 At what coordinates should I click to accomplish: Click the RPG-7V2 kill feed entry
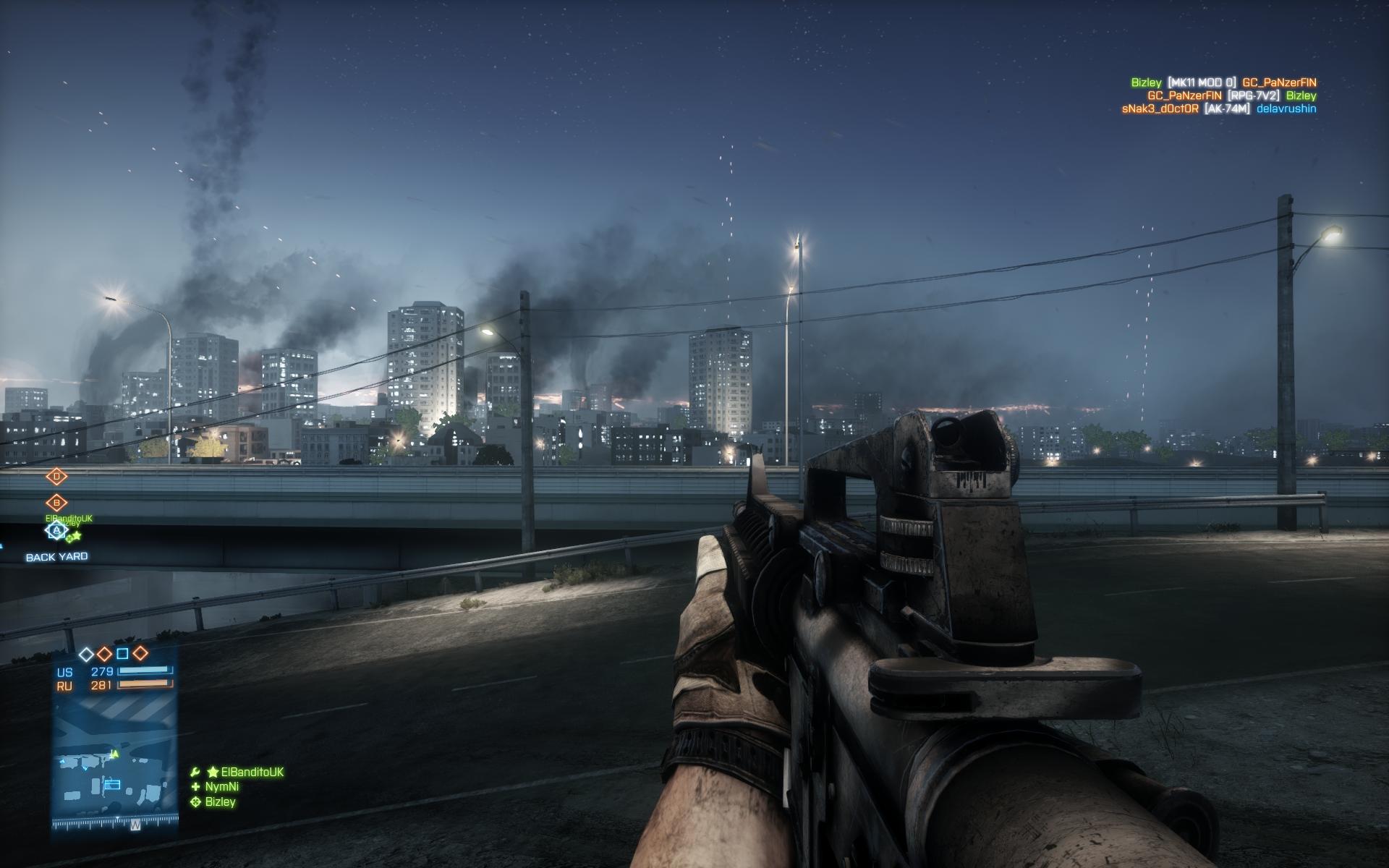tap(1253, 95)
